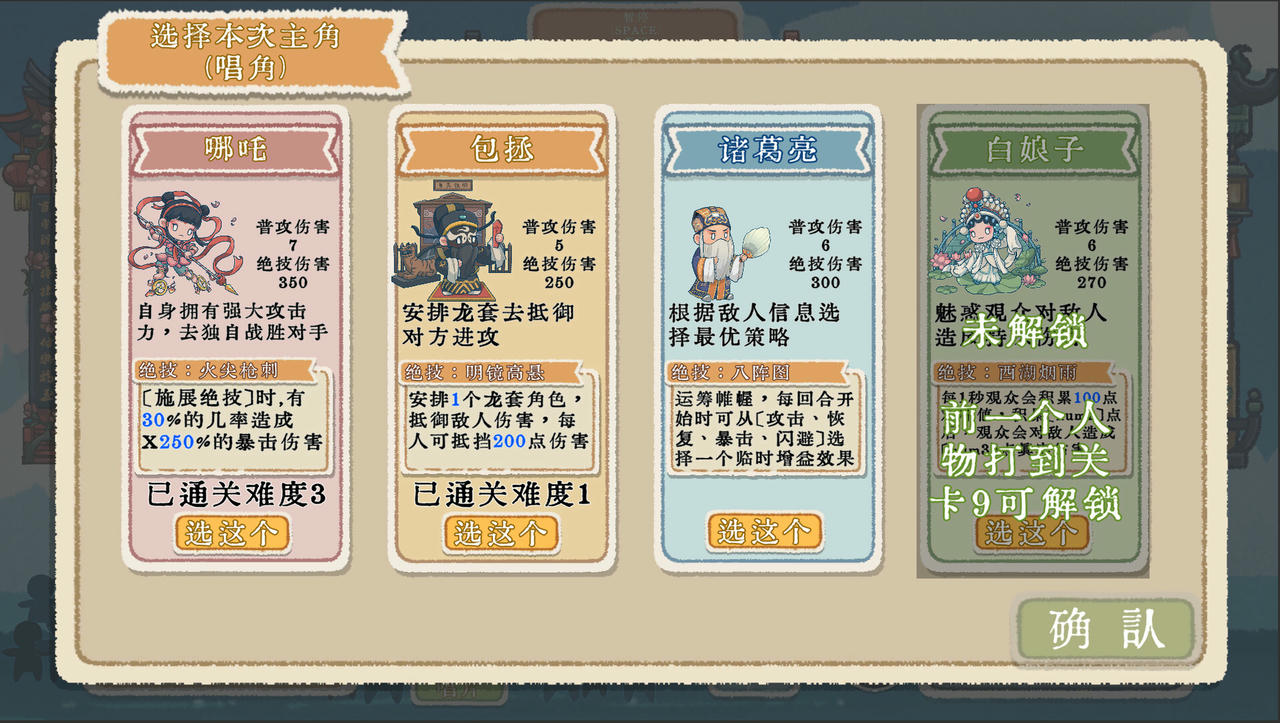Click 包拯's character portrait icon

click(x=447, y=241)
